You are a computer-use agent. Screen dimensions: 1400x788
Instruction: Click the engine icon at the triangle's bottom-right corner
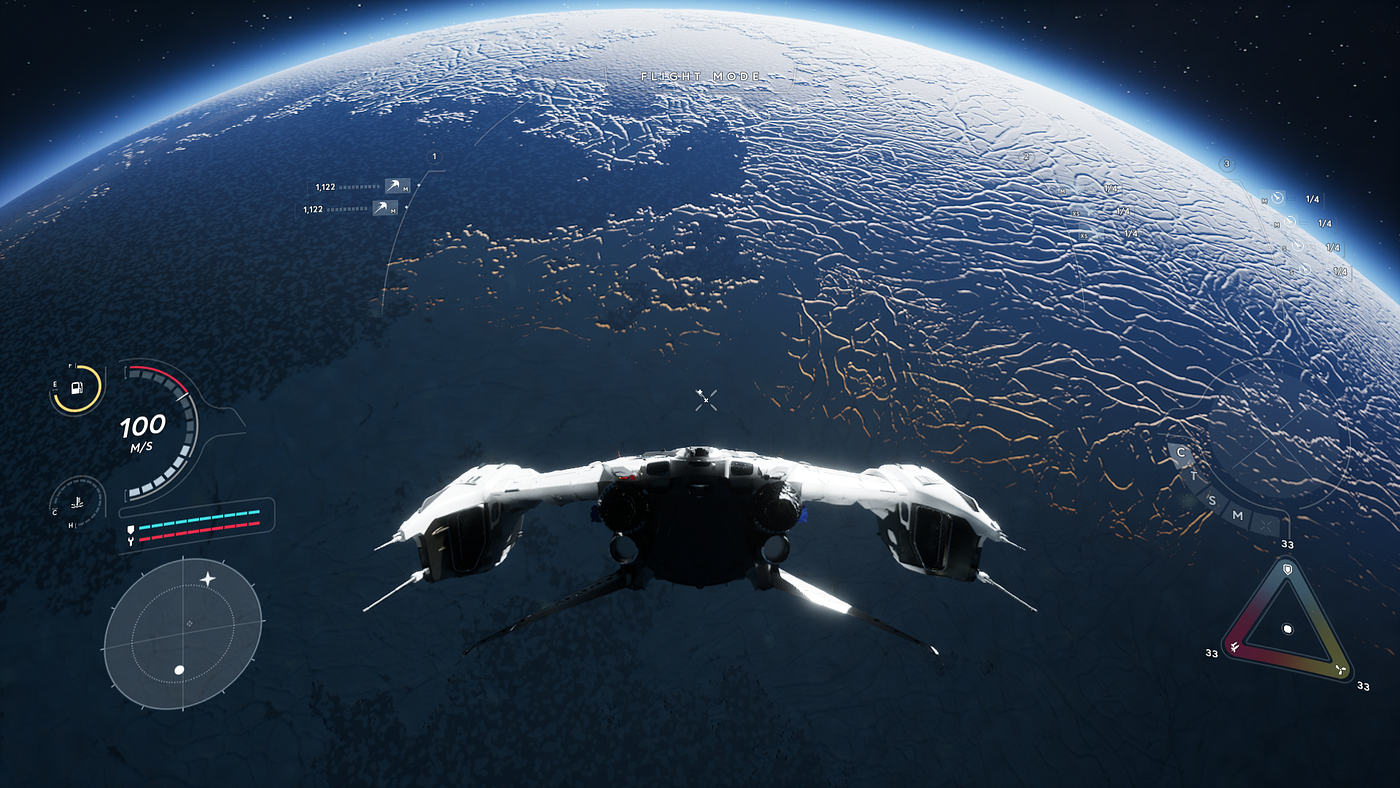1341,670
